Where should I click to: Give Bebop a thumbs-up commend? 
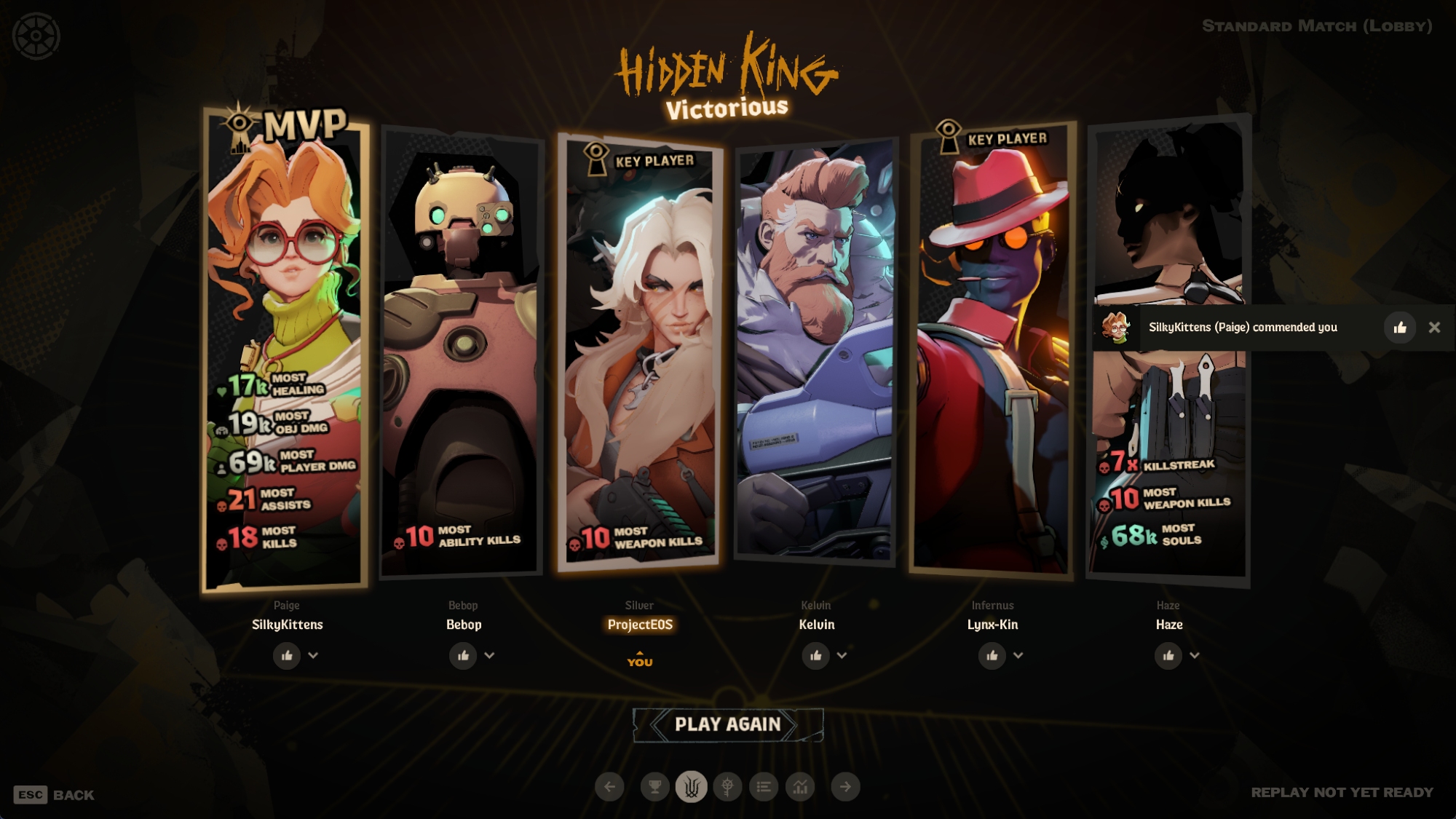(463, 656)
